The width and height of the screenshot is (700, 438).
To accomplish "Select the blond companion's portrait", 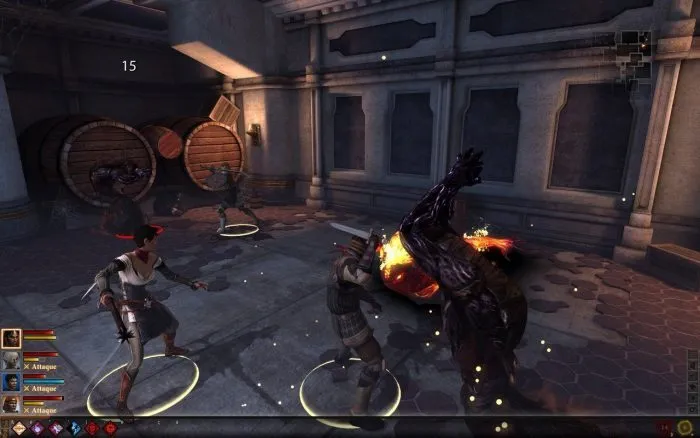I will [x=12, y=404].
